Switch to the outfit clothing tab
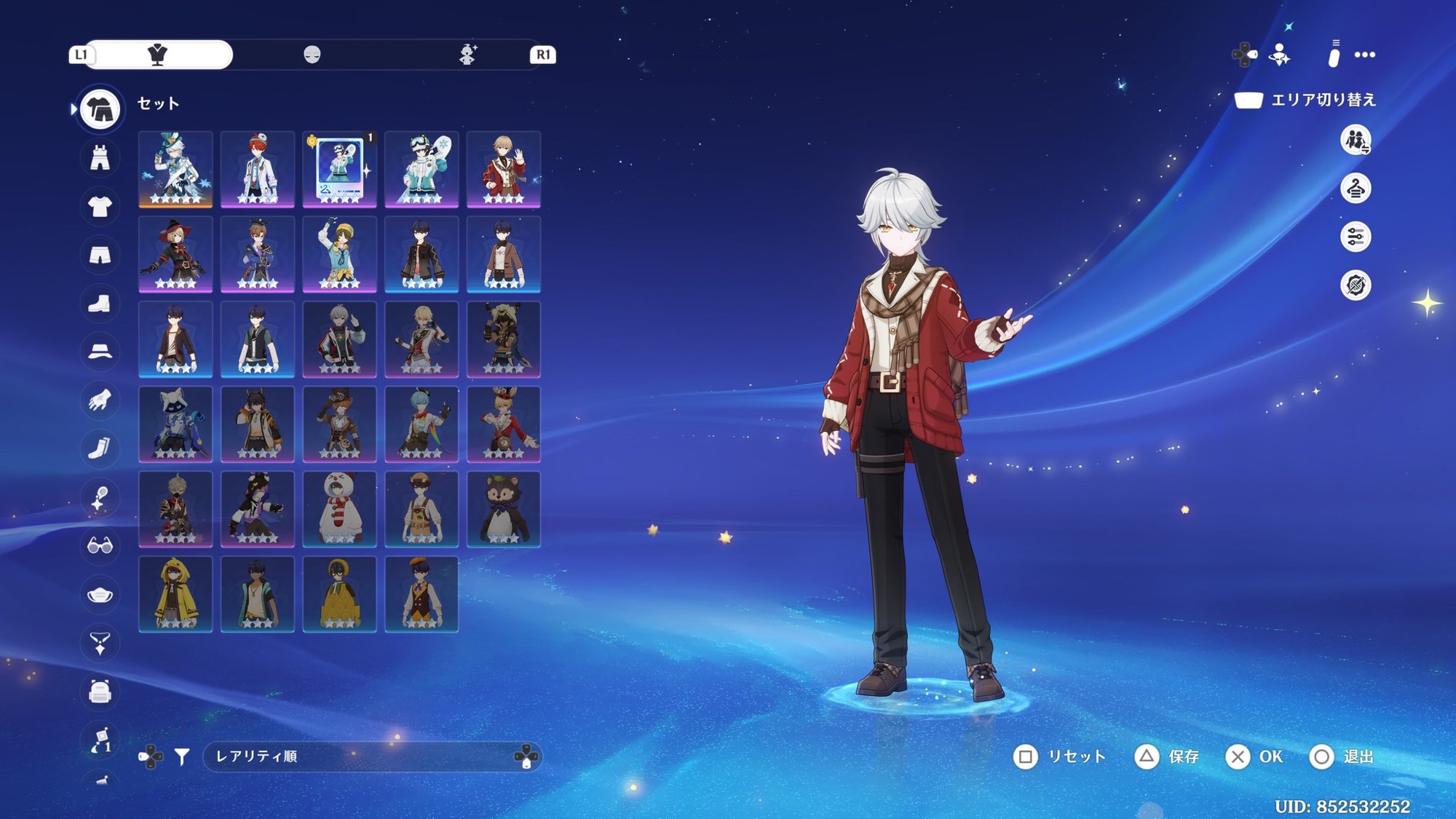The image size is (1456, 819). pyautogui.click(x=158, y=55)
